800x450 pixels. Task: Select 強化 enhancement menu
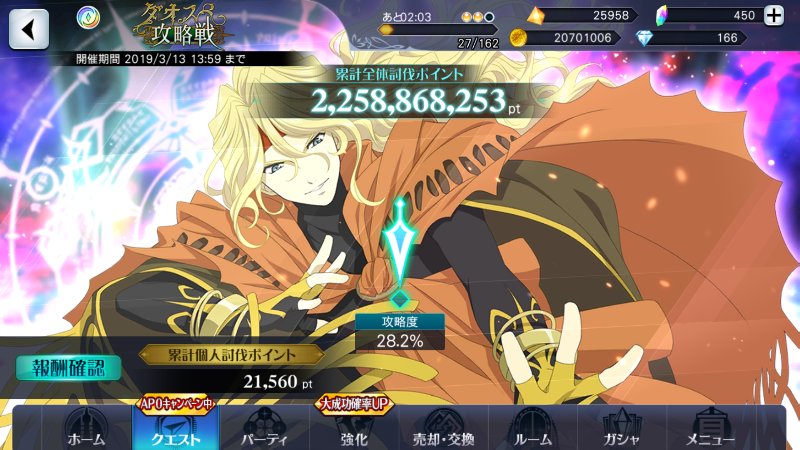point(354,428)
